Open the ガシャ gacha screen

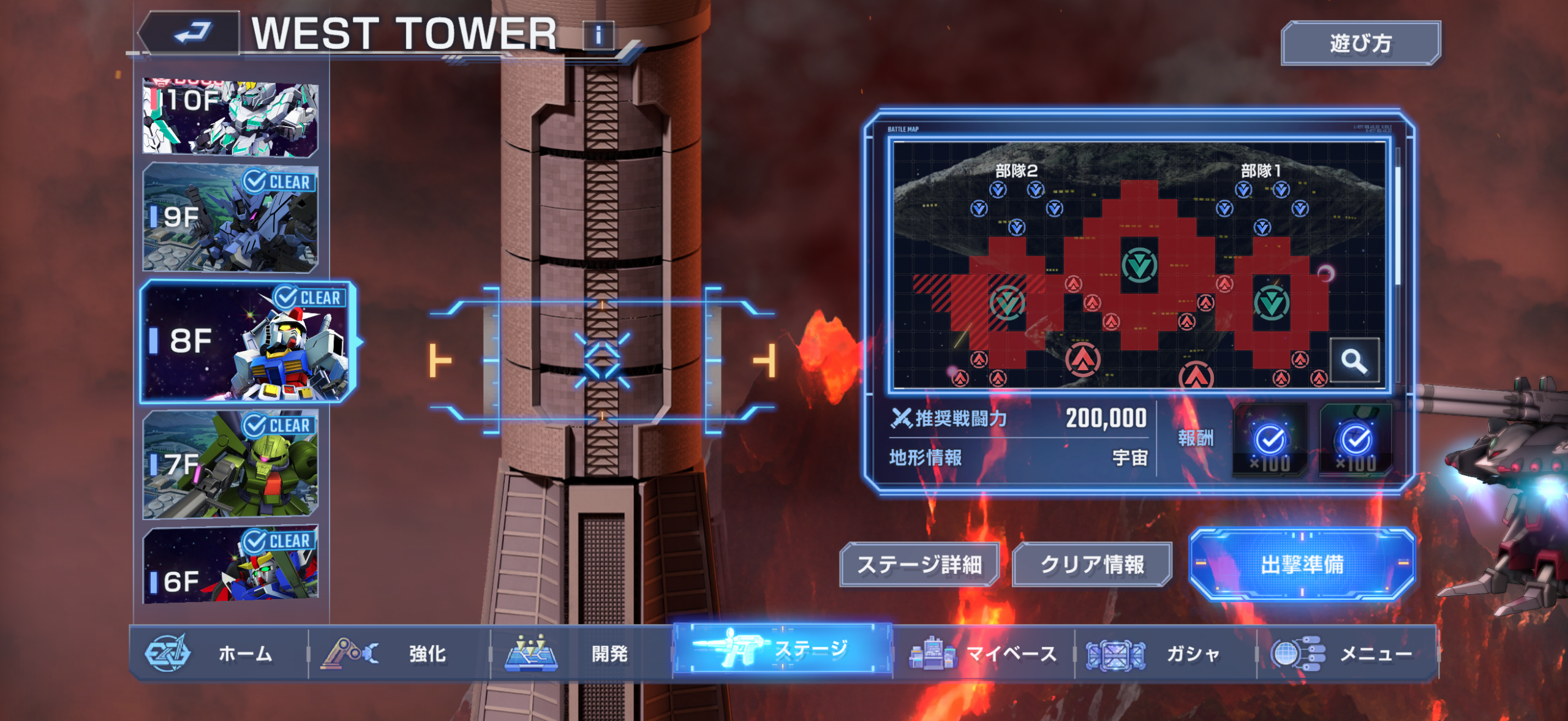pos(1165,653)
